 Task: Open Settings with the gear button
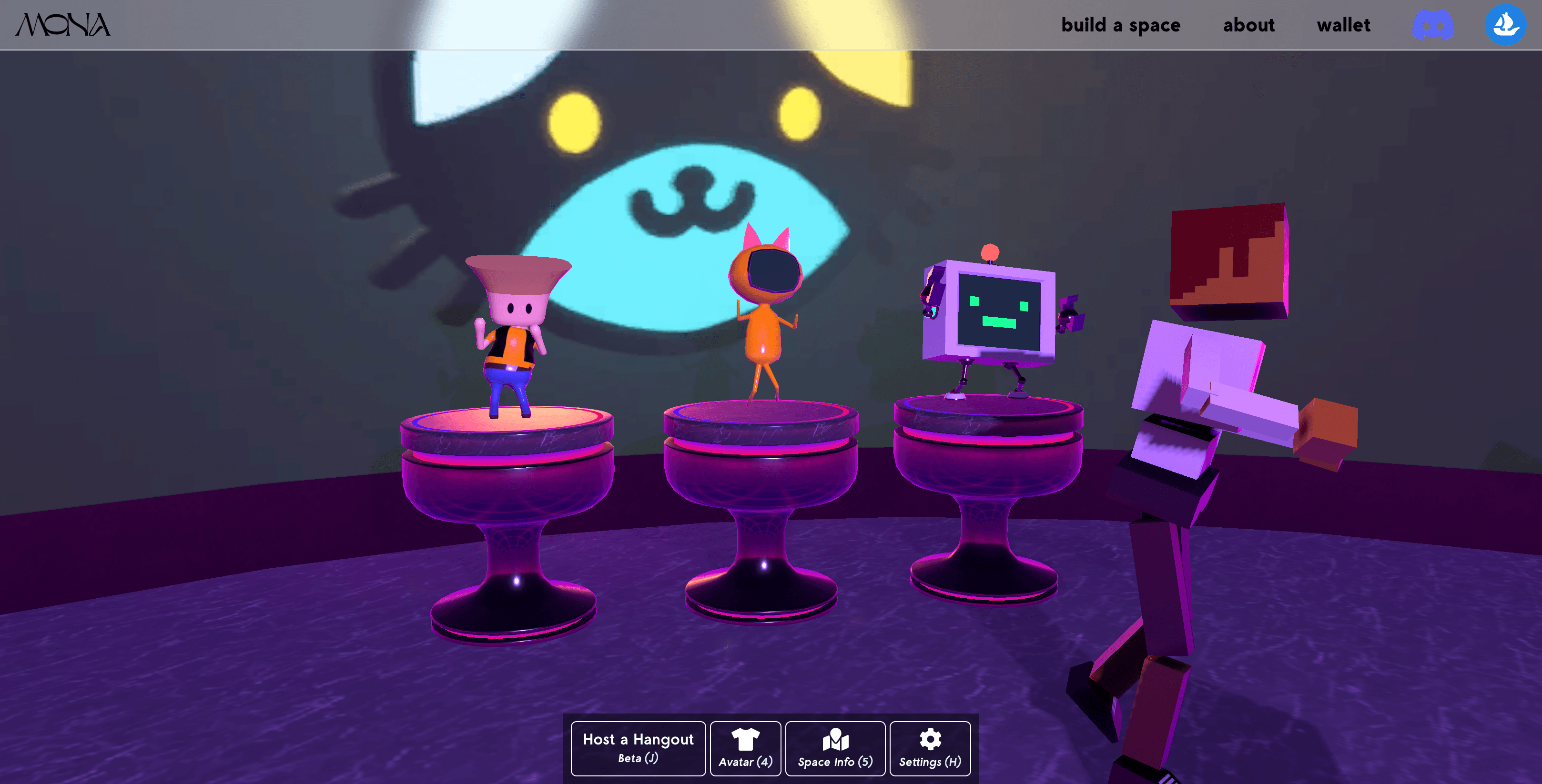(930, 748)
